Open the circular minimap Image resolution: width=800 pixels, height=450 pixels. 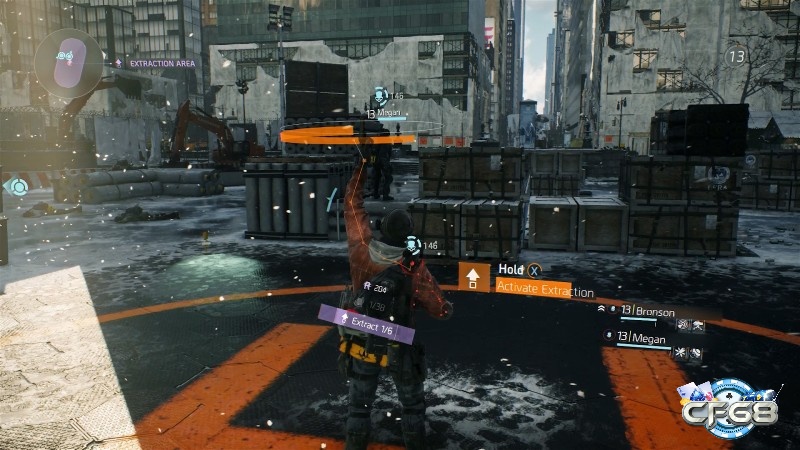[x=67, y=58]
